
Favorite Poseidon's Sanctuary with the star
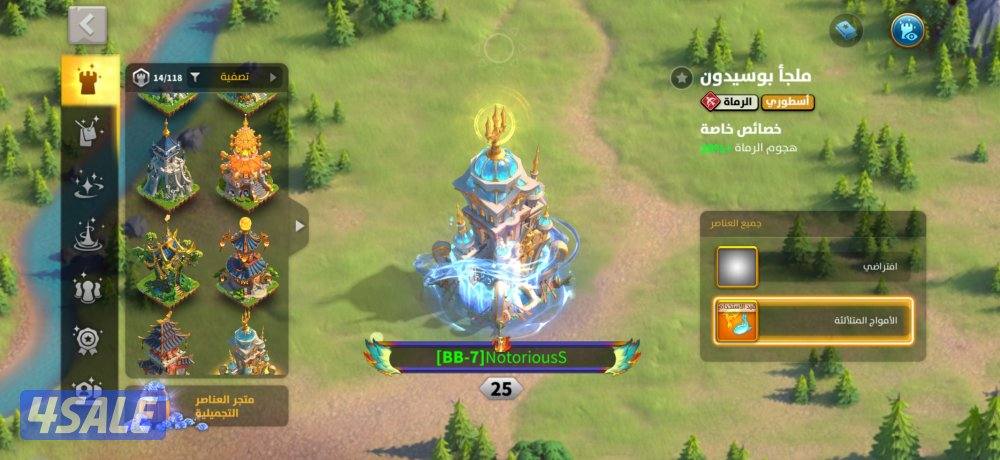click(x=681, y=77)
